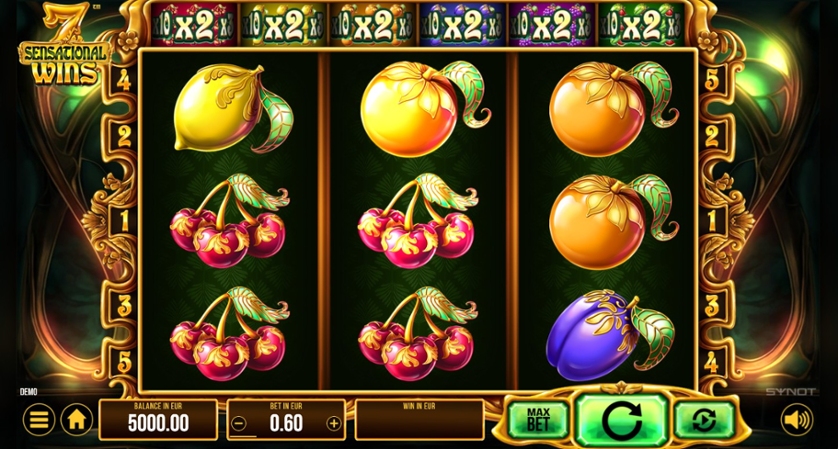Go to the home screen
The width and height of the screenshot is (838, 449).
pyautogui.click(x=77, y=420)
